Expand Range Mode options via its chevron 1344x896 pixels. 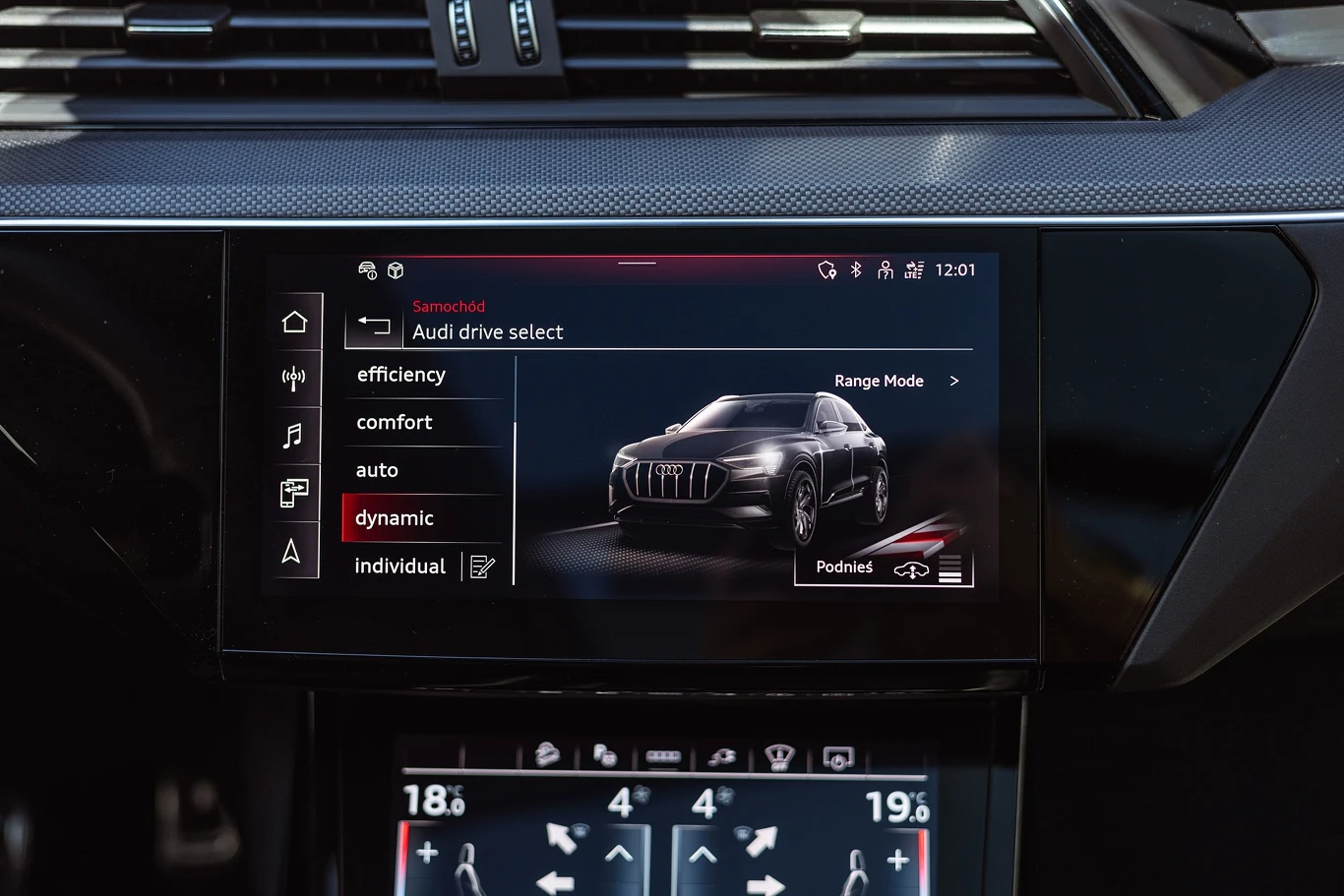coord(952,381)
